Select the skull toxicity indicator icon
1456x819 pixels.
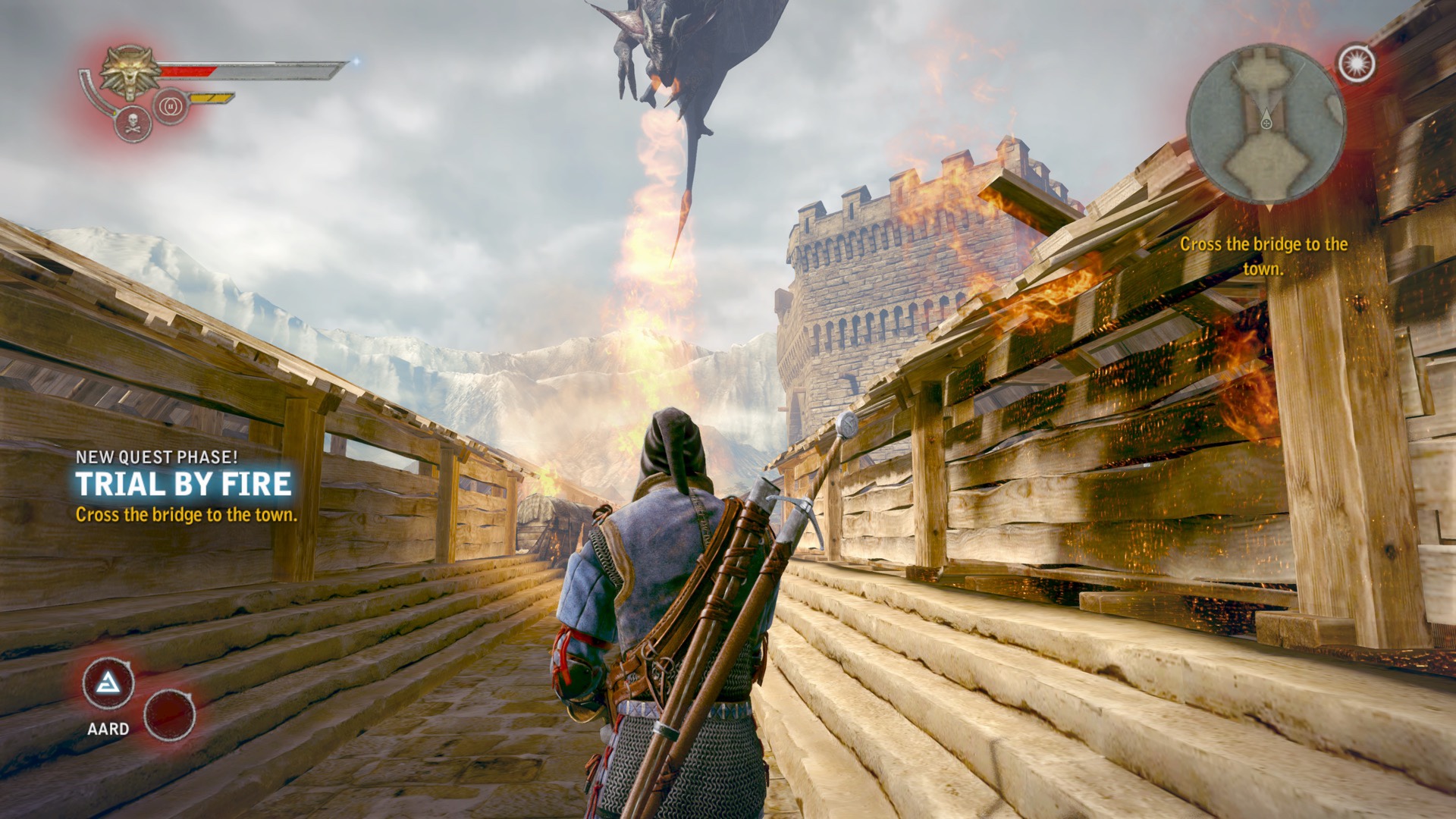[x=133, y=124]
